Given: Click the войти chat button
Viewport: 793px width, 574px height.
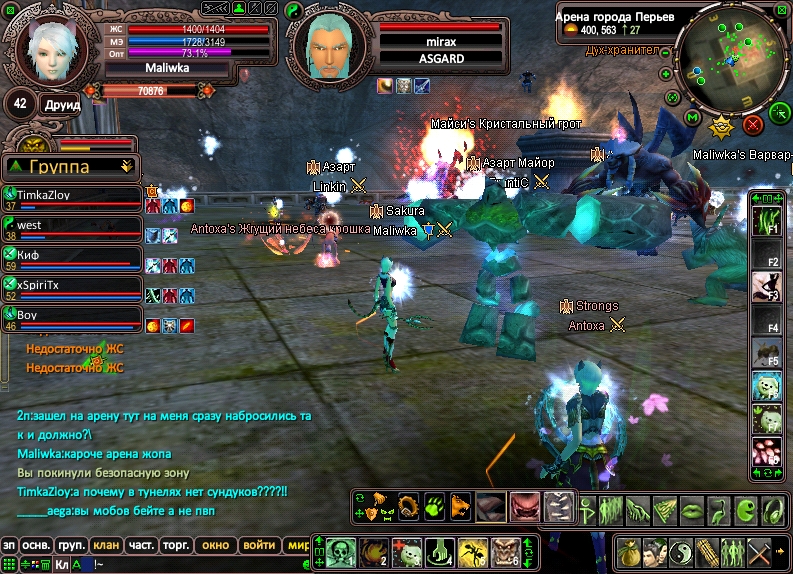Looking at the screenshot, I should (259, 545).
